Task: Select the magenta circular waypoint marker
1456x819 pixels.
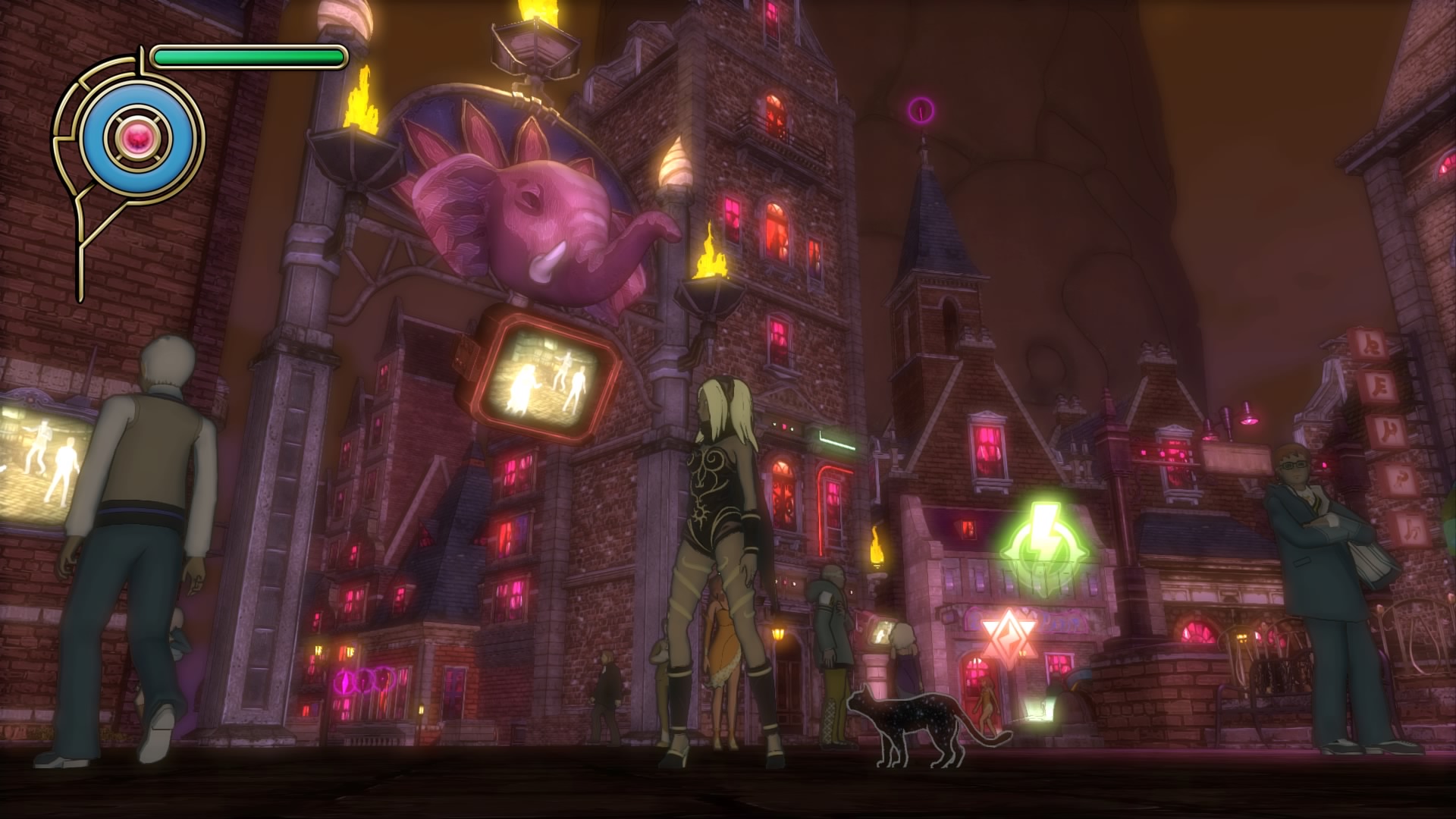Action: click(x=921, y=111)
